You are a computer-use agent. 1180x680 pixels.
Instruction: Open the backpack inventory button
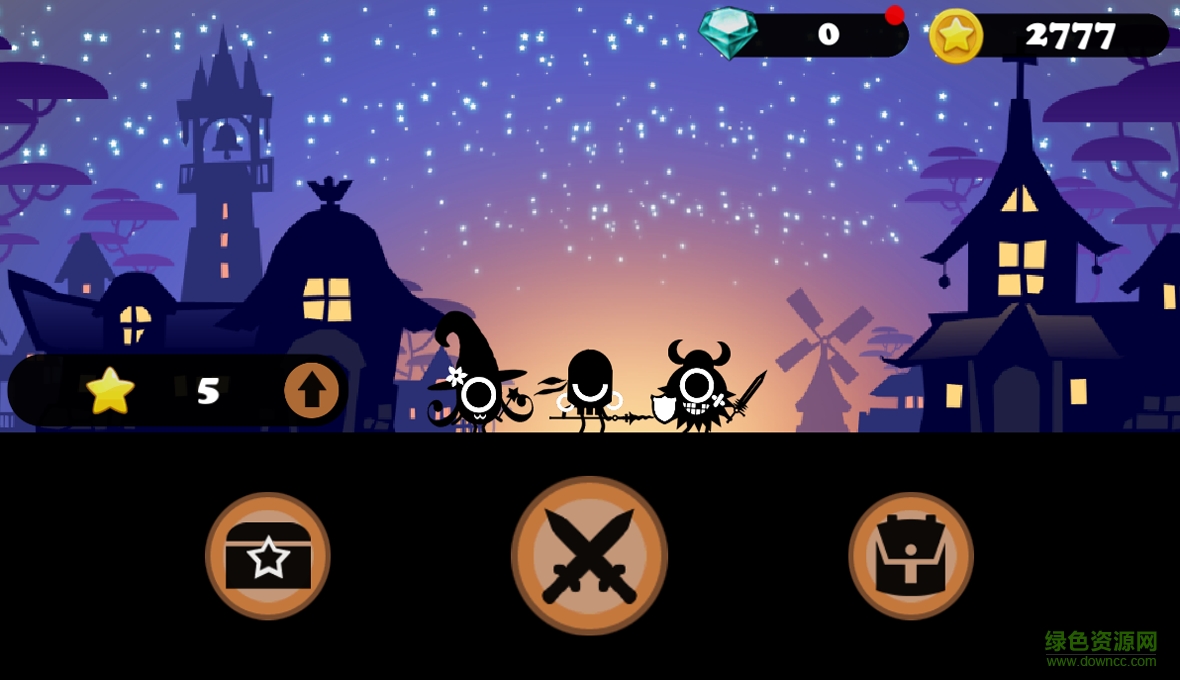(910, 555)
